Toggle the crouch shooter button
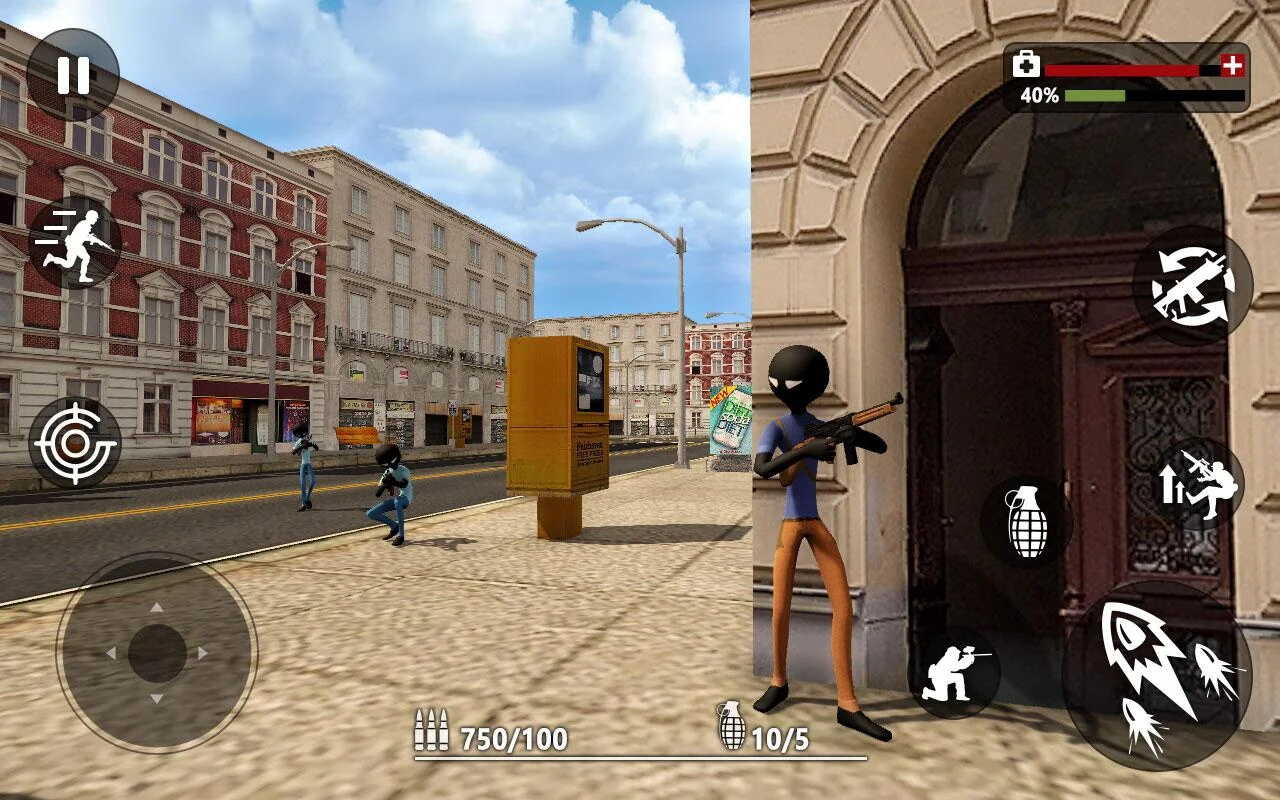The image size is (1280, 800). click(x=954, y=672)
